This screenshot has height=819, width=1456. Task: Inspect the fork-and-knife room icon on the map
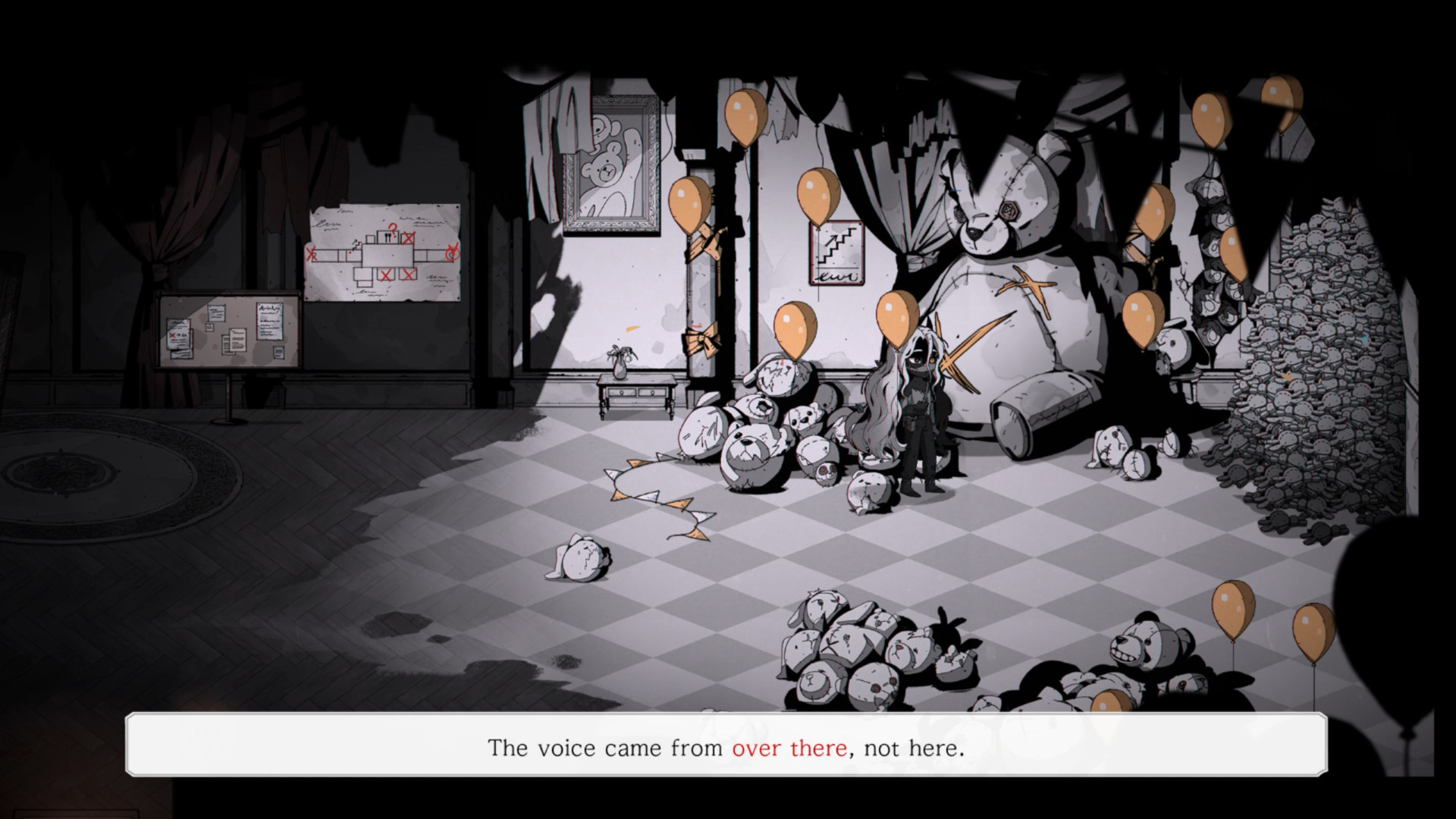(388, 237)
